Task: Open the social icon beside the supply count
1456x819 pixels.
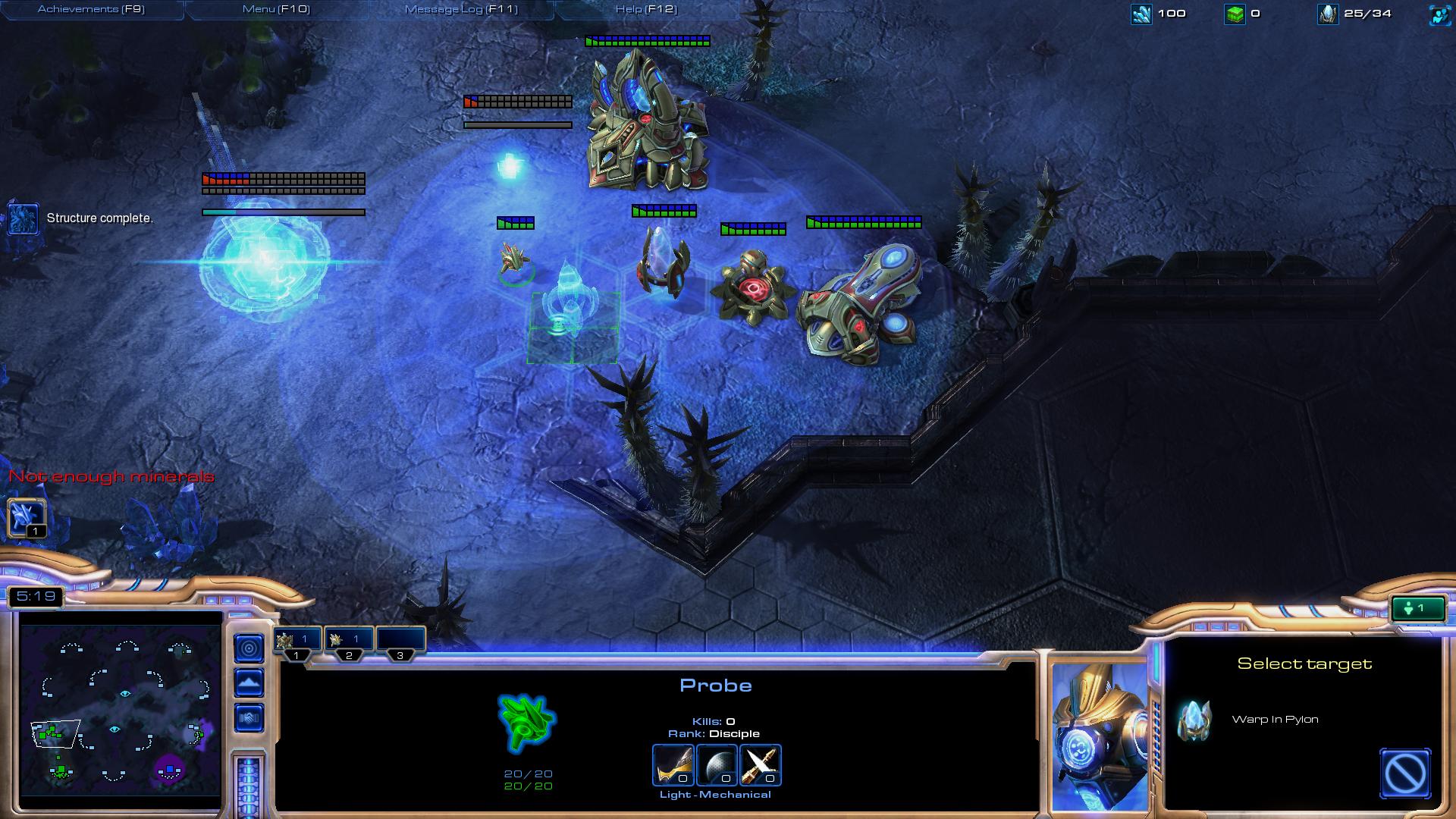Action: [x=1439, y=14]
